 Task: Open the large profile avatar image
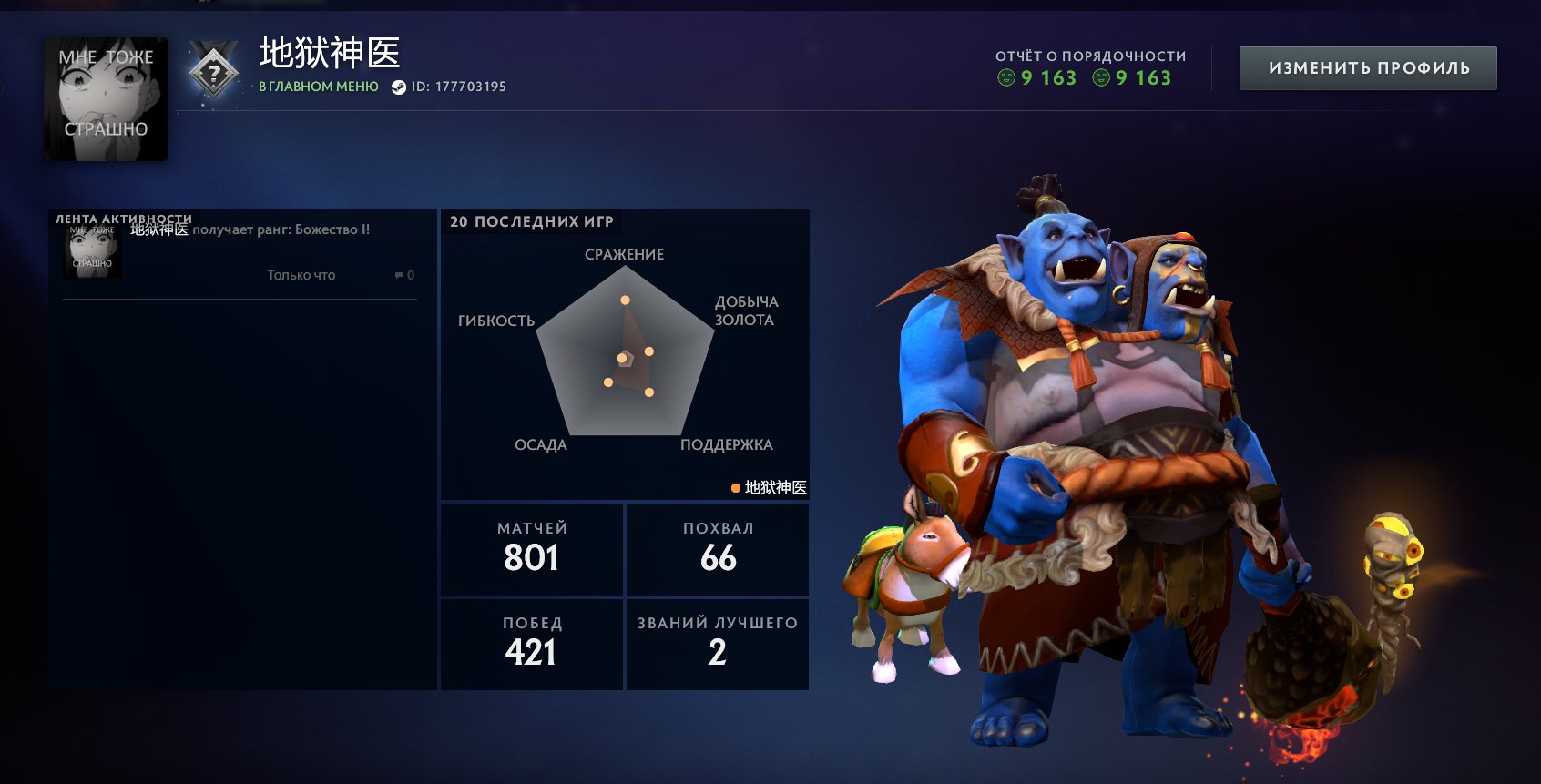coord(106,99)
